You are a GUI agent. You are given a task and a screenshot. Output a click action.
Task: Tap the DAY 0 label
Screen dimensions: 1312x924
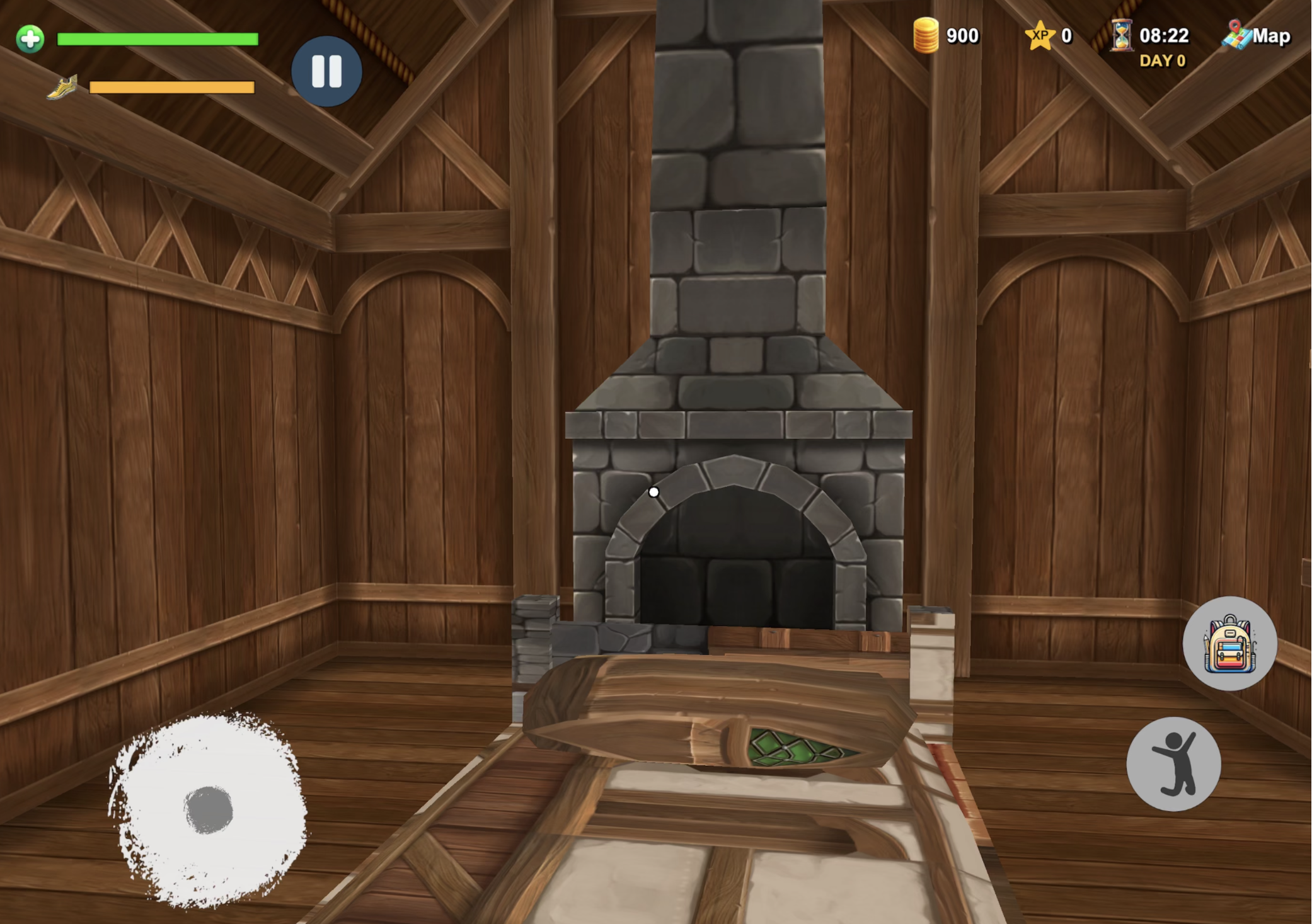[1163, 60]
